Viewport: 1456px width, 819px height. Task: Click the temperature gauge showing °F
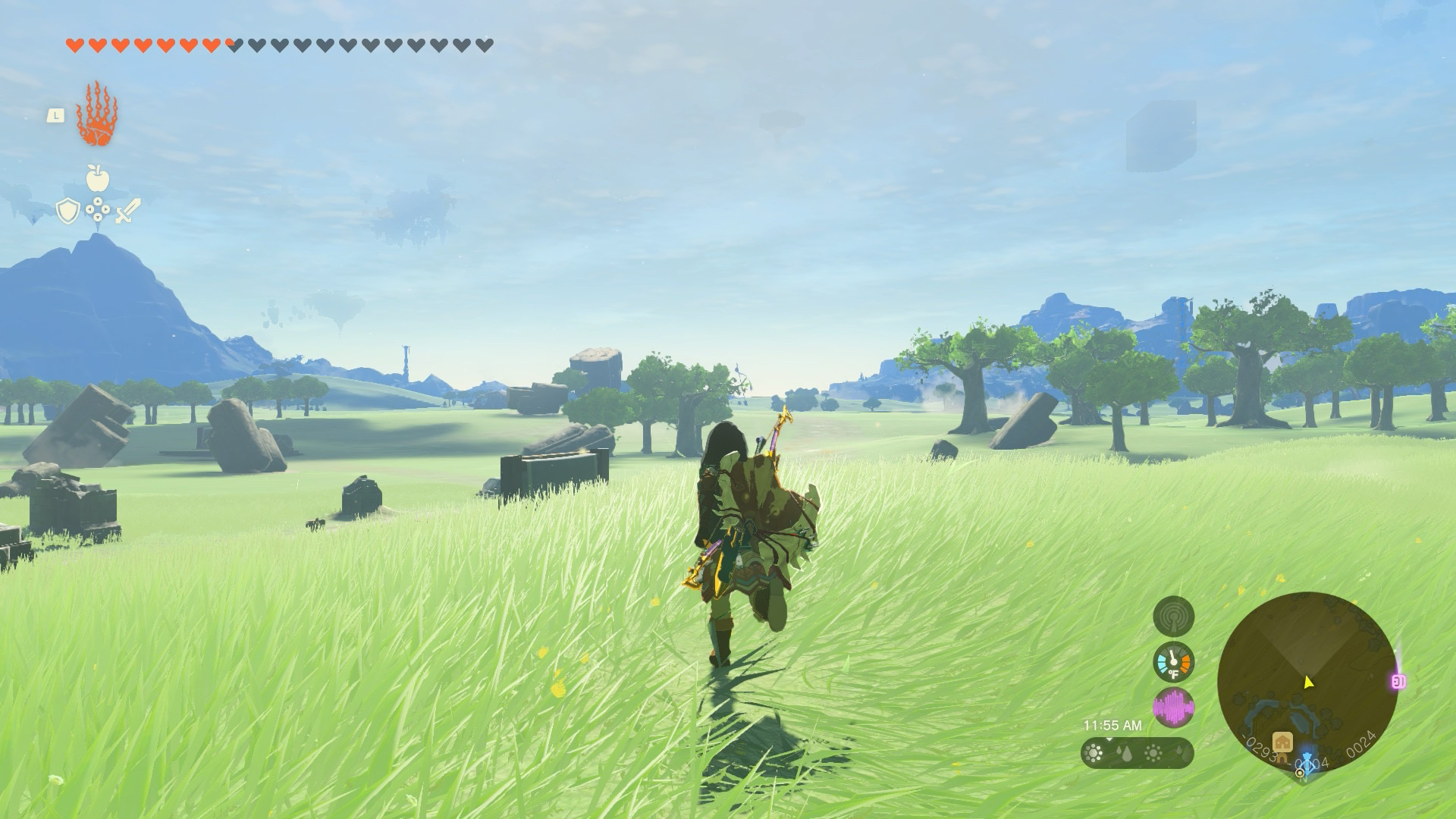pos(1173,661)
